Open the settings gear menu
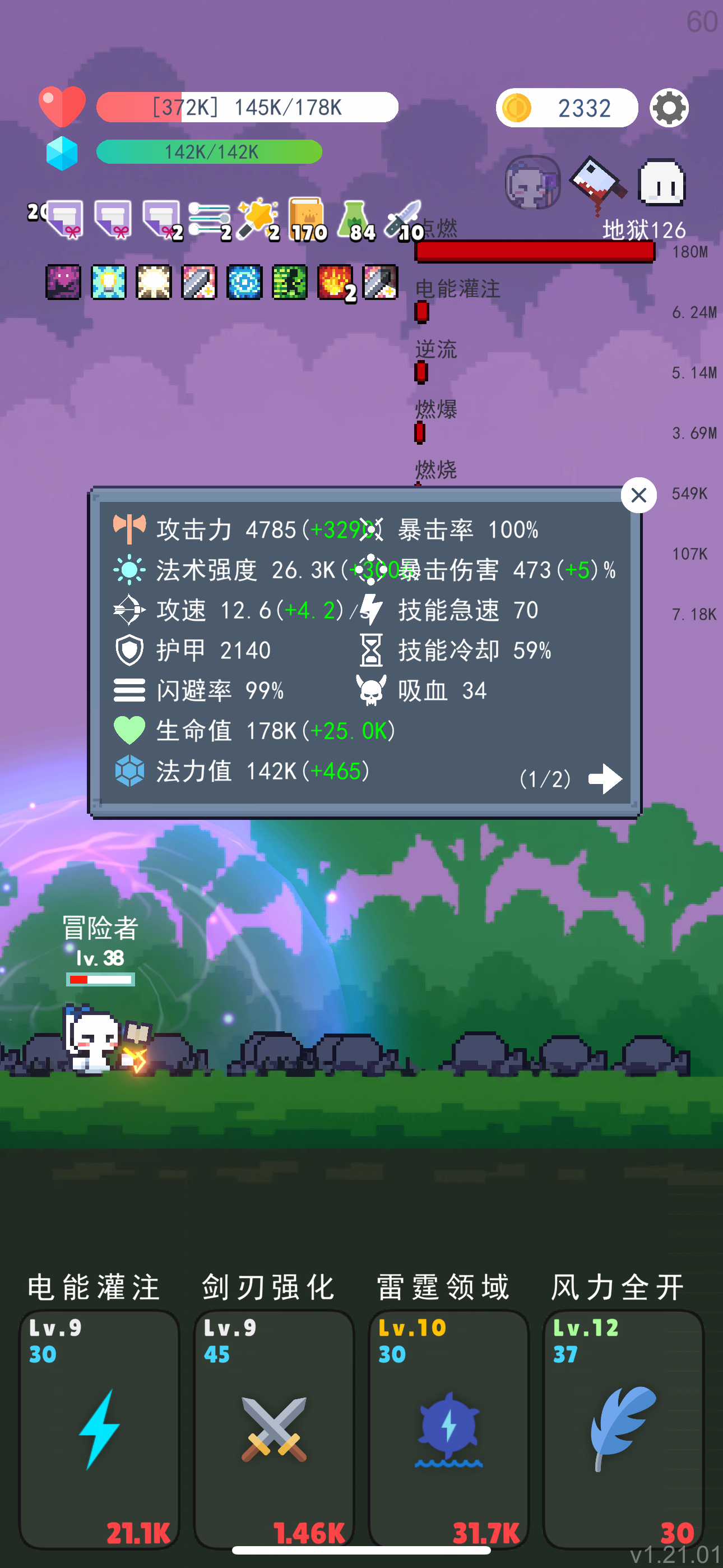 [x=669, y=108]
